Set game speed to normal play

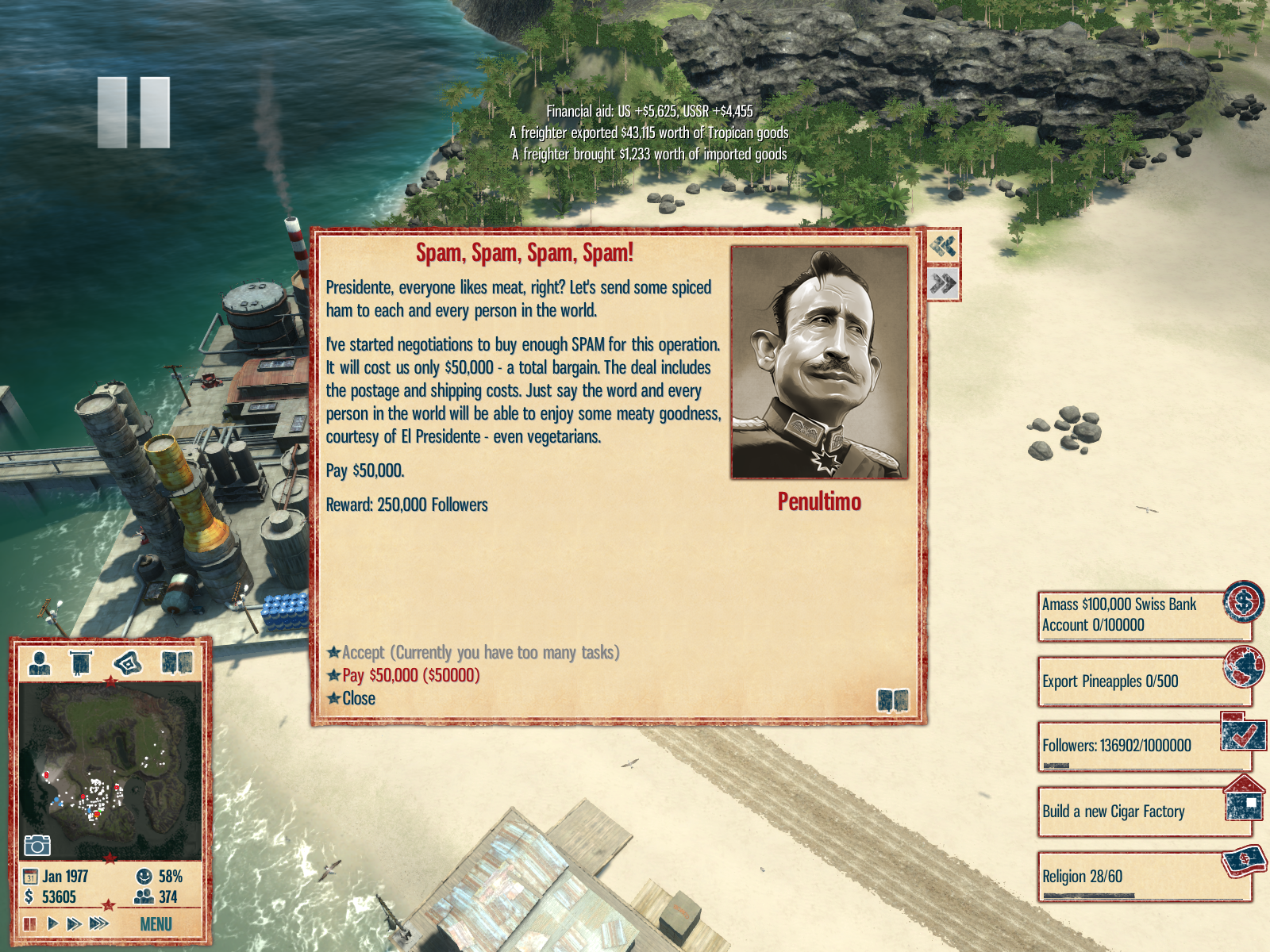pyautogui.click(x=52, y=924)
